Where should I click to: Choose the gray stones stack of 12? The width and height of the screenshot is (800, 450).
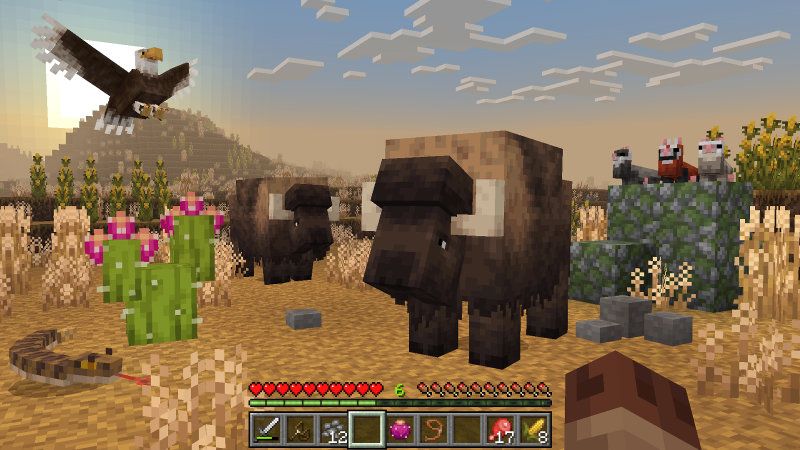point(332,430)
